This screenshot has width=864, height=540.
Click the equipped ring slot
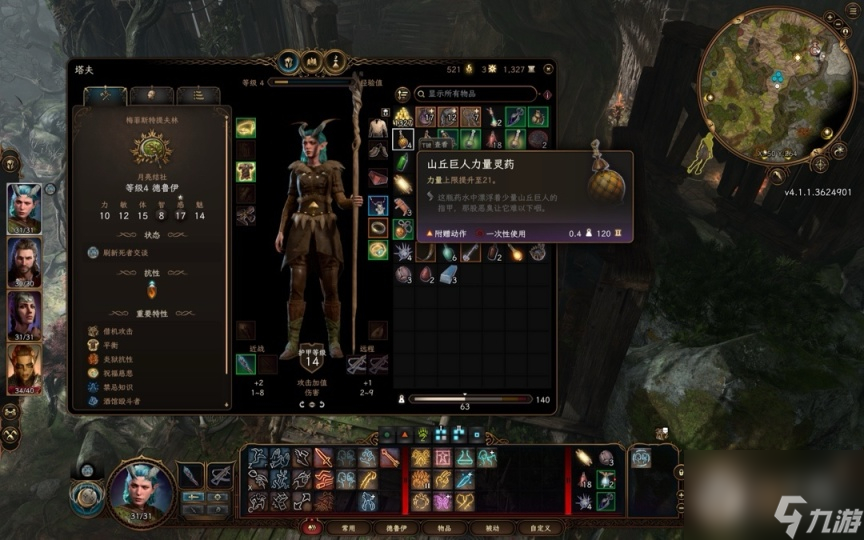click(x=377, y=227)
